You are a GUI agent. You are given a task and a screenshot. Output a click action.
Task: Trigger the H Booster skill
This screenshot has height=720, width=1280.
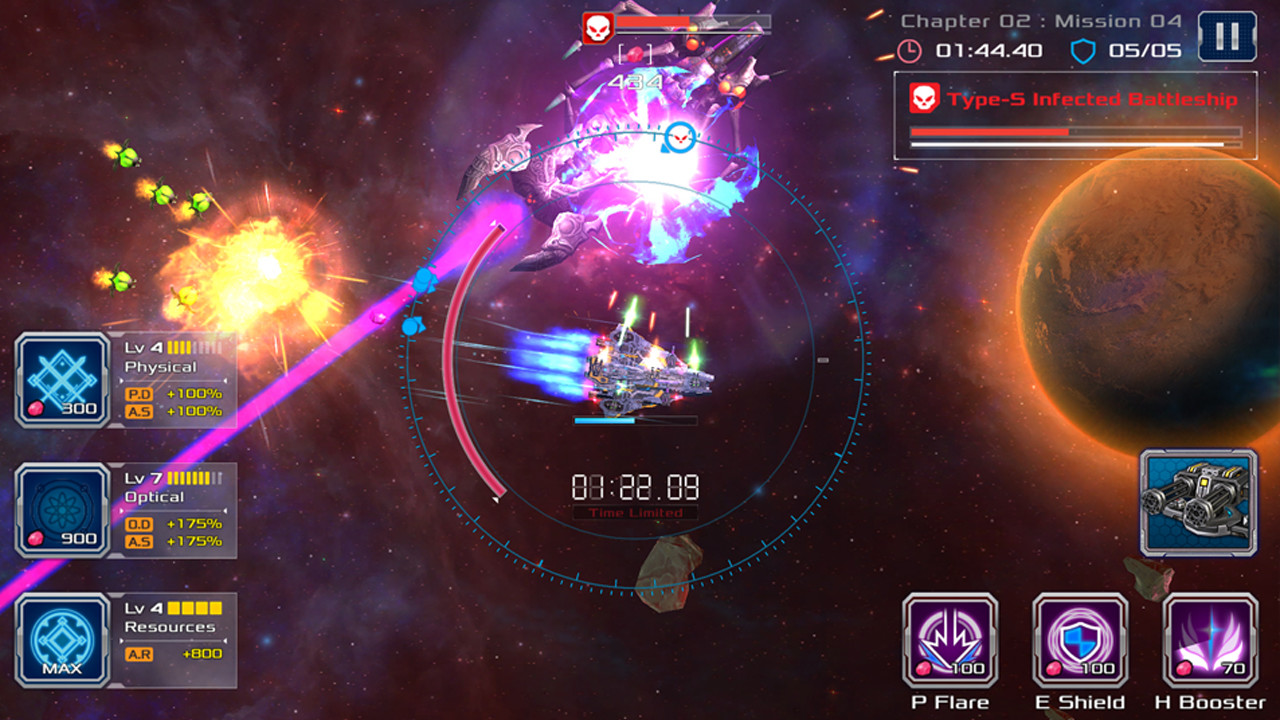click(x=1205, y=640)
